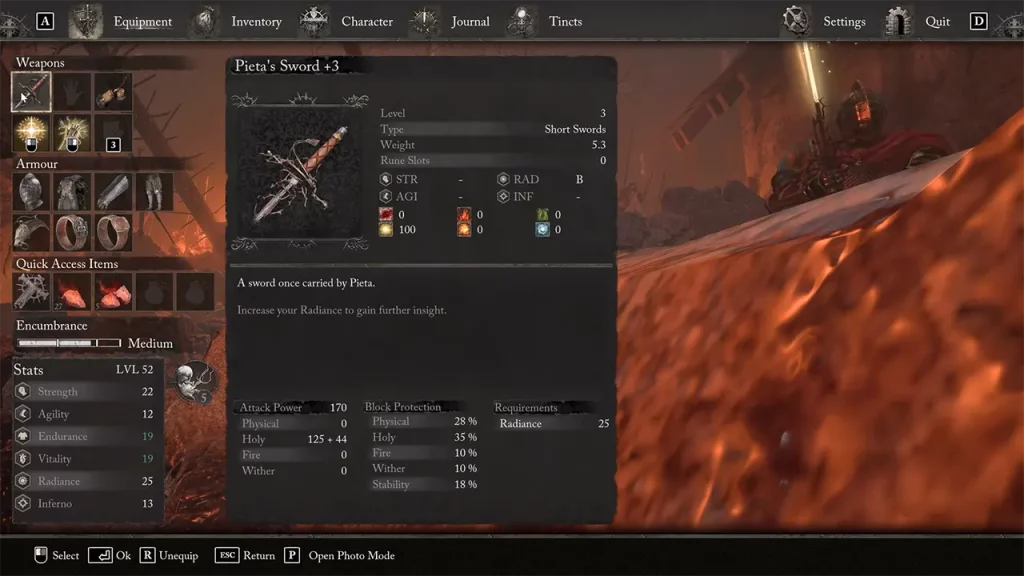Select the leg armour slot
1024x576 pixels.
pos(154,192)
